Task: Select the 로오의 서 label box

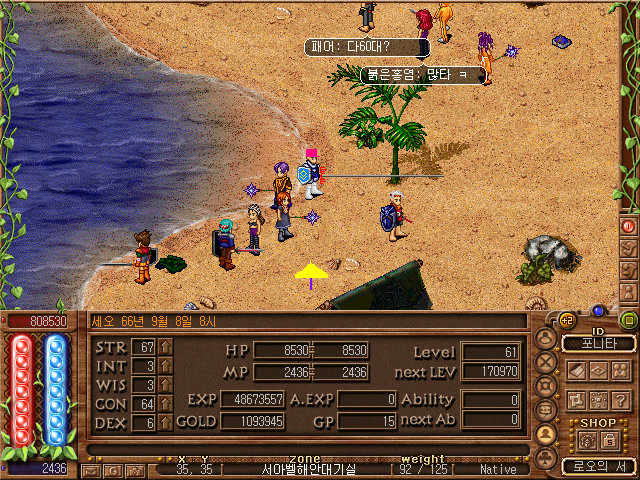Action: 598,466
